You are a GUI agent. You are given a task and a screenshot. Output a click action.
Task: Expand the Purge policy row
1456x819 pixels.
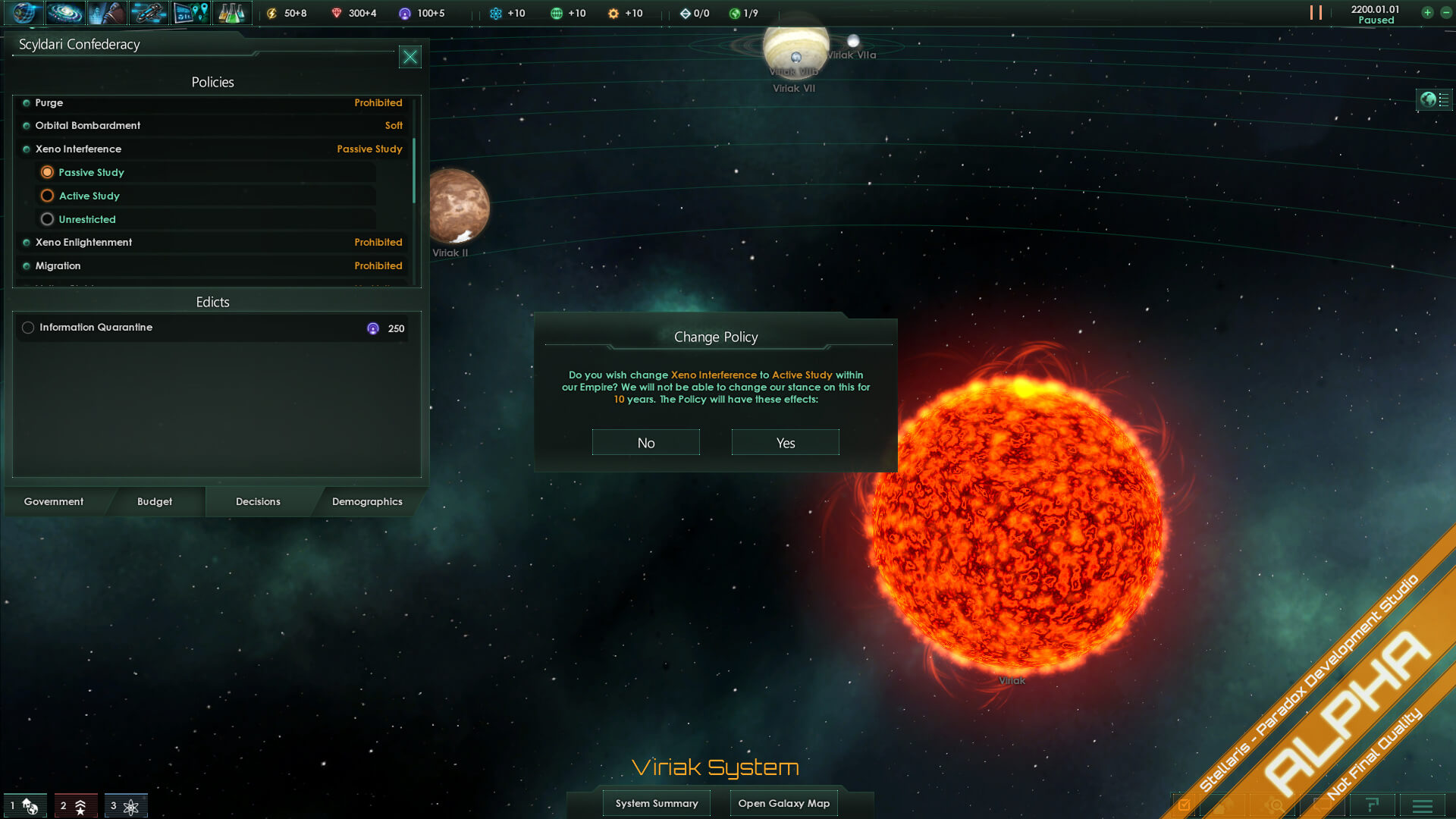[212, 102]
